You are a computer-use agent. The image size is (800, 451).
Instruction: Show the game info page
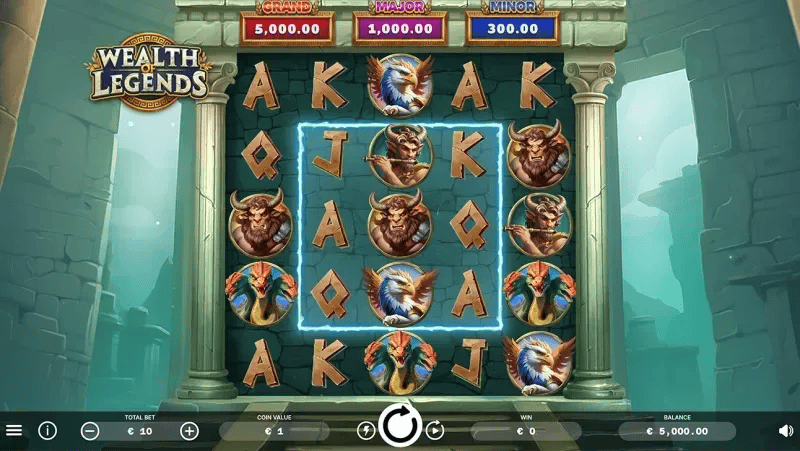coord(47,431)
